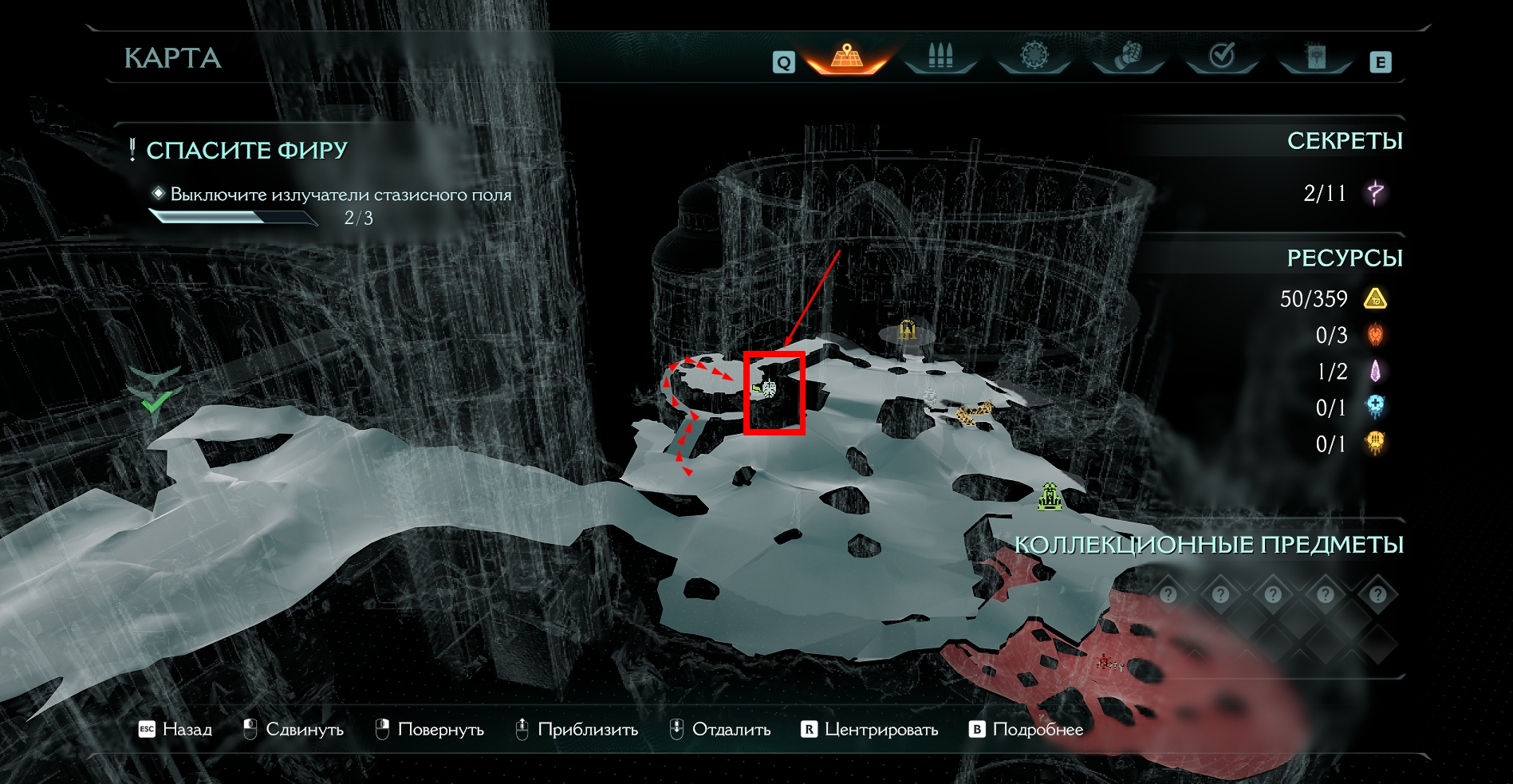Click the Центрировать map control
This screenshot has width=1513, height=784.
pyautogui.click(x=870, y=729)
